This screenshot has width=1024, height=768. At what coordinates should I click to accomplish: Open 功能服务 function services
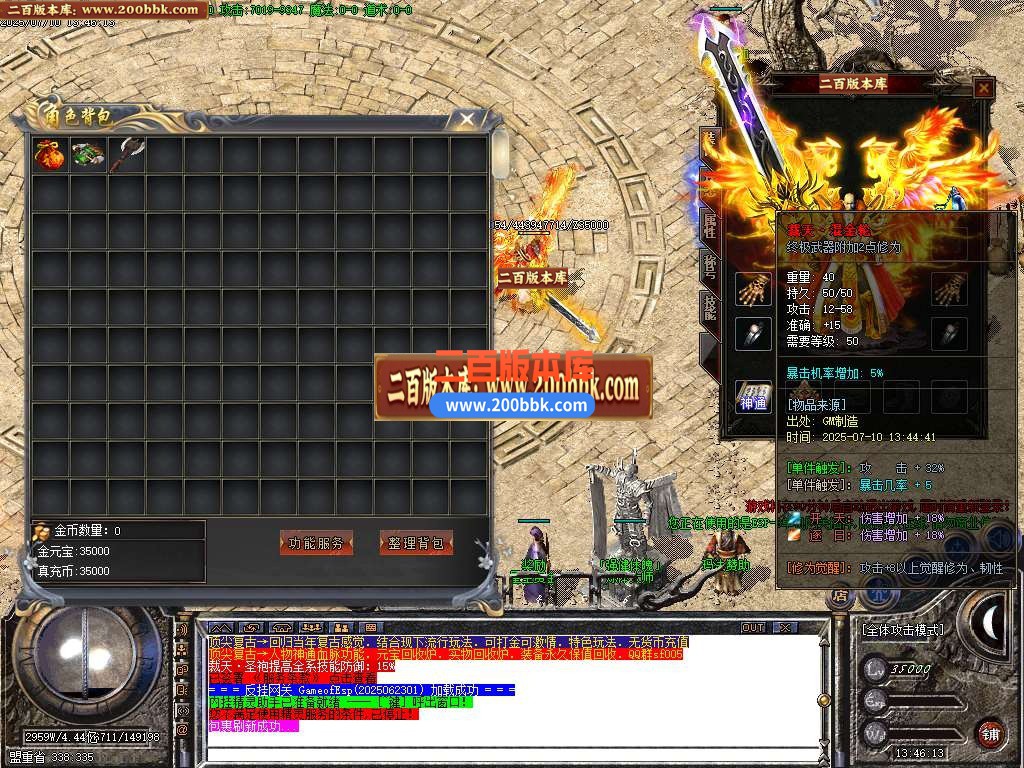coord(316,543)
